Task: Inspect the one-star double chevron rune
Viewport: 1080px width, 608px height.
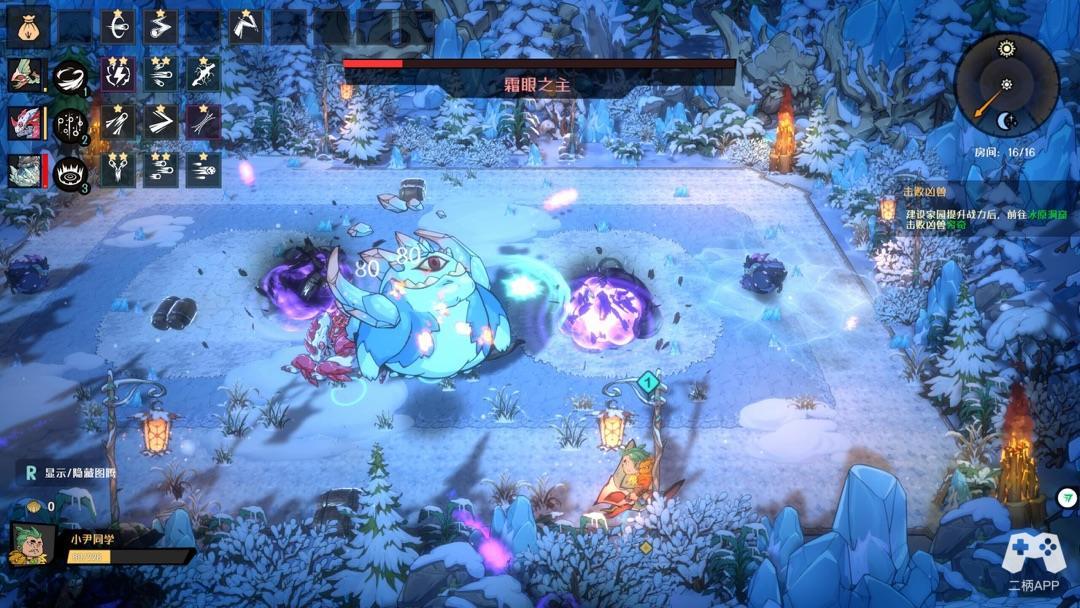Action: point(160,123)
